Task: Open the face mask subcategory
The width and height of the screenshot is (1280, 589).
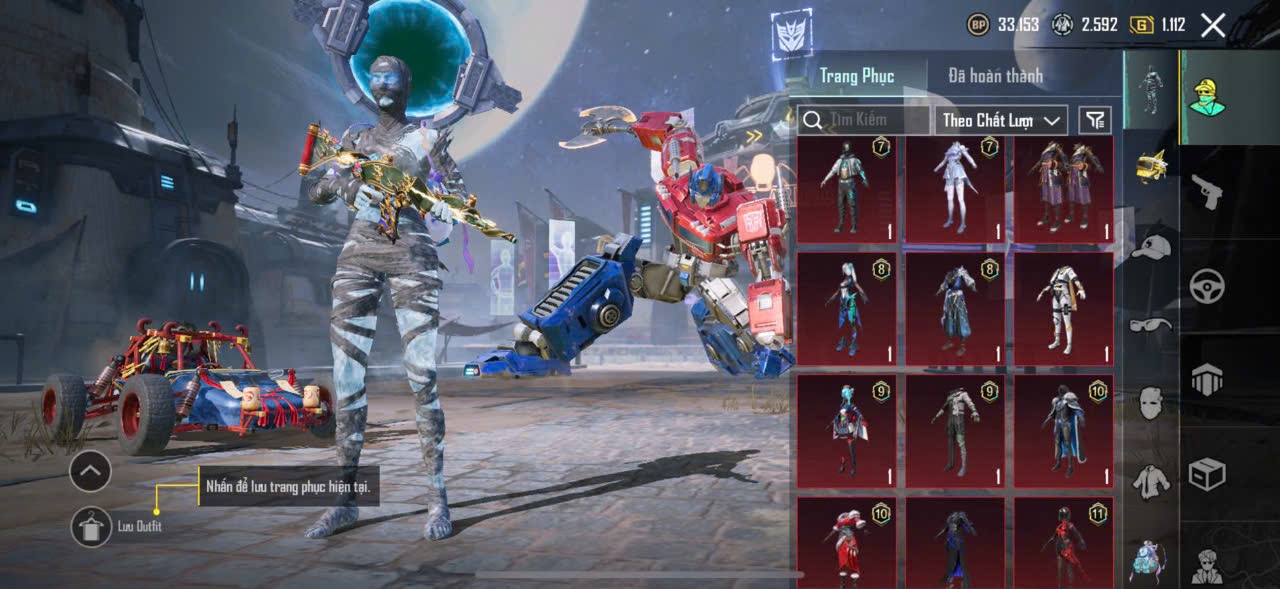Action: tap(1151, 403)
